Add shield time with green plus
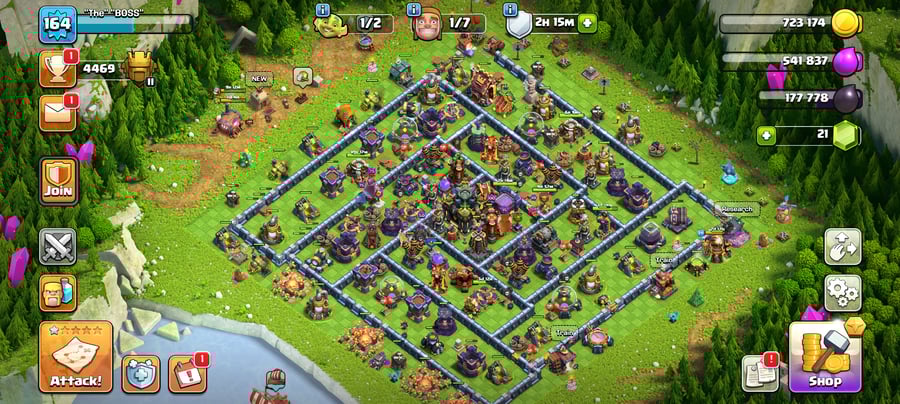This screenshot has width=900, height=404. (x=586, y=23)
